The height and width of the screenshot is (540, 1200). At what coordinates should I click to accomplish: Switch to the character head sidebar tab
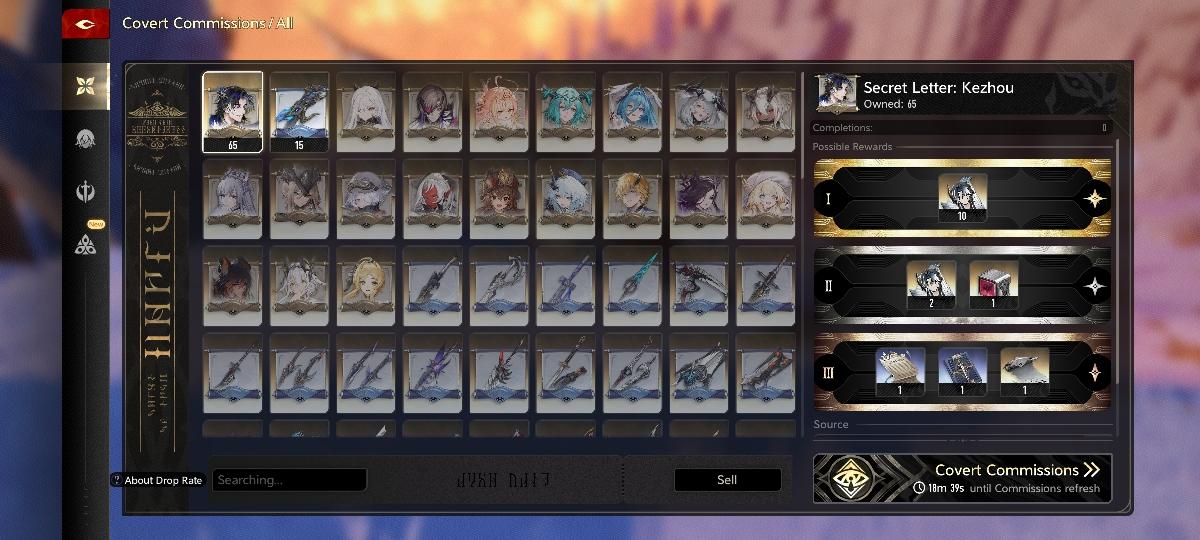(86, 139)
